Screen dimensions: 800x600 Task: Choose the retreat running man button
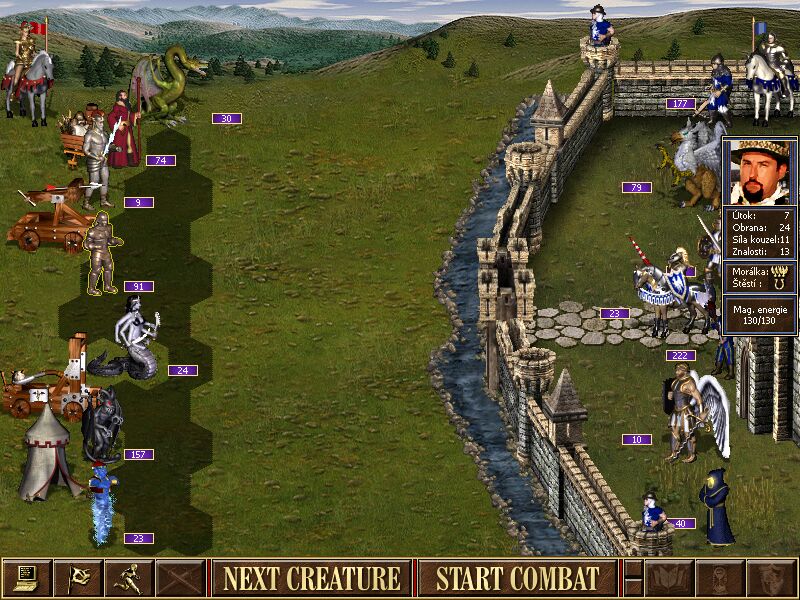(130, 578)
